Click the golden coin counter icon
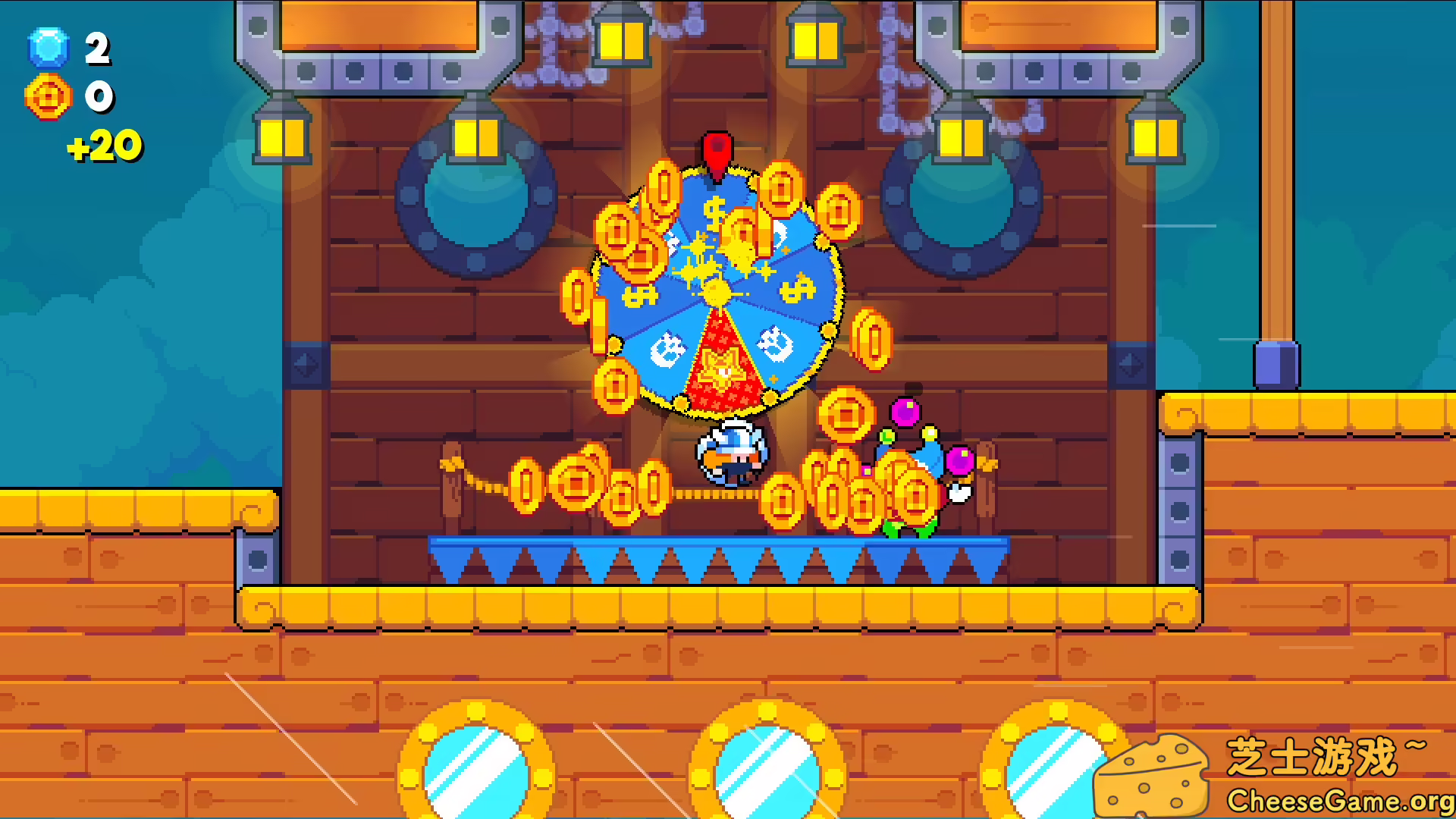1456x819 pixels. tap(49, 97)
